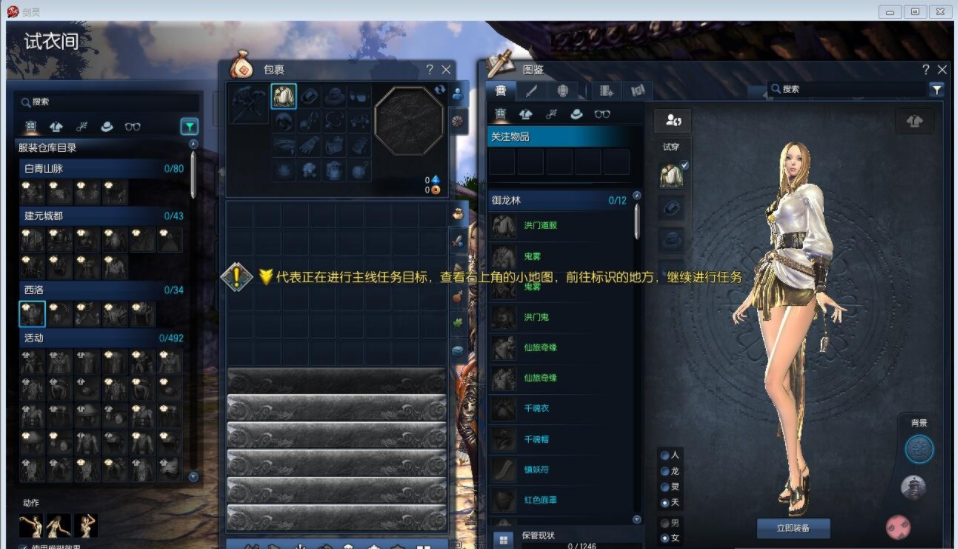The height and width of the screenshot is (549, 958).
Task: Switch to the weapon tab in 图鉴
Action: pos(532,90)
